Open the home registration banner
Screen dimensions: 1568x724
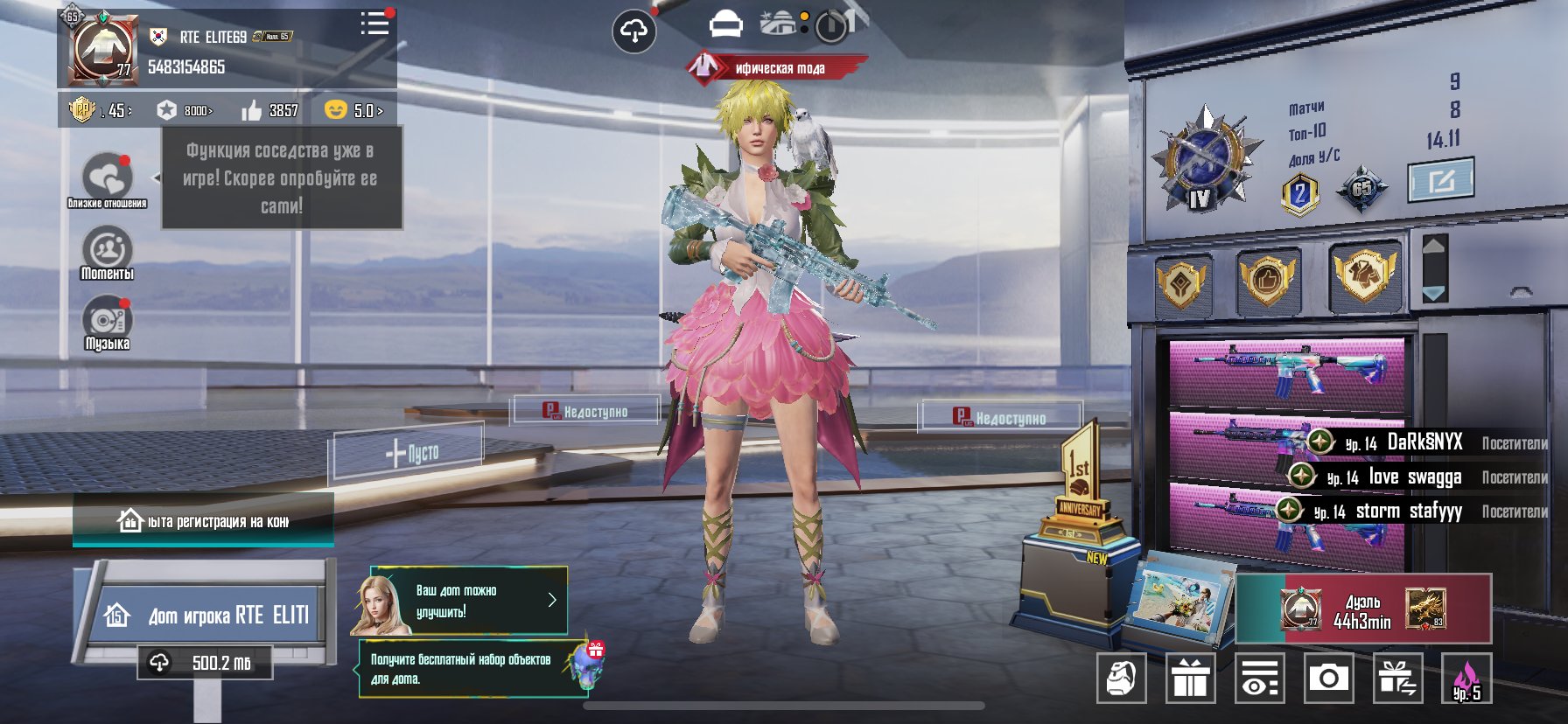tap(203, 521)
